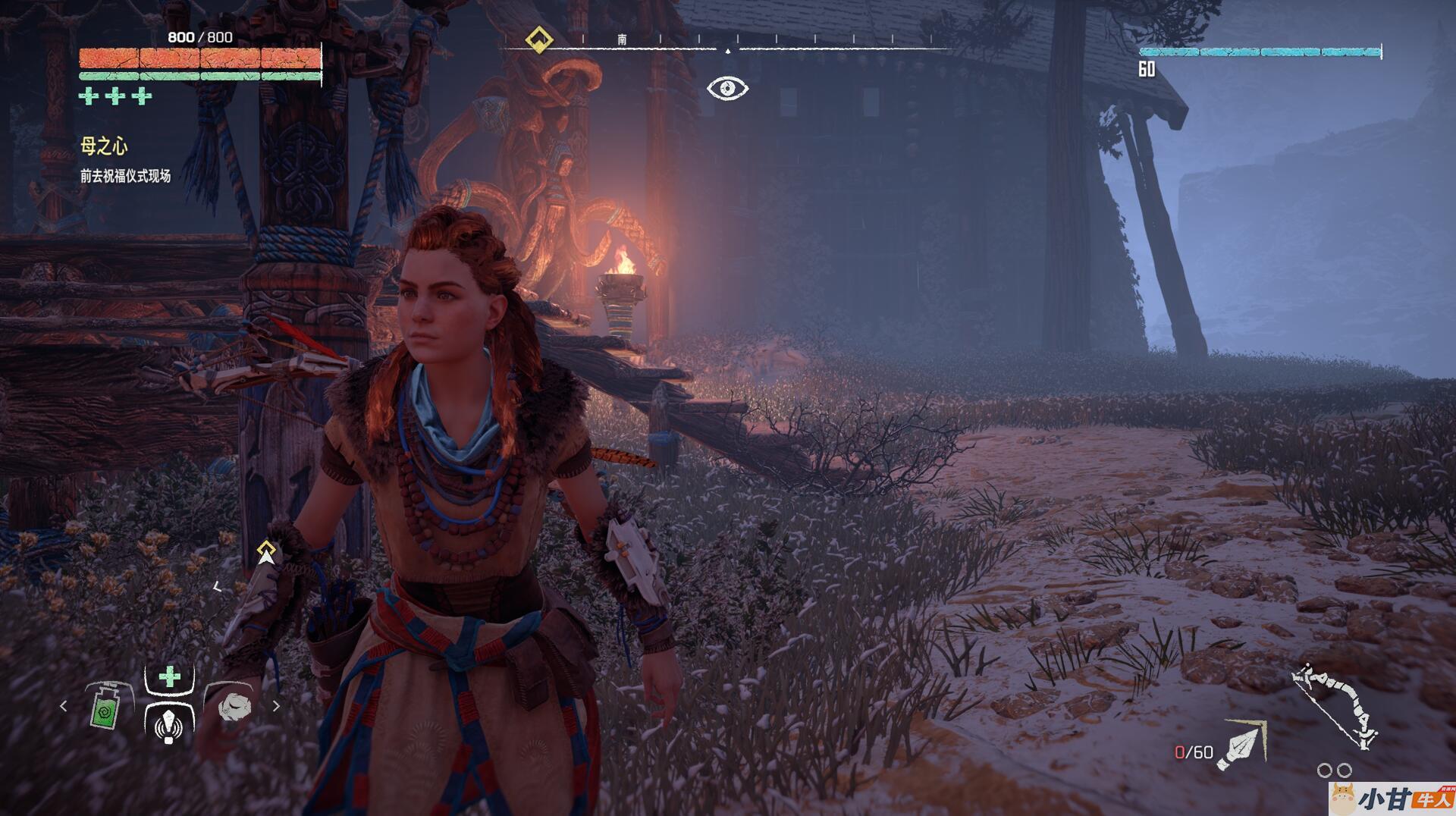This screenshot has width=1456, height=816.
Task: Use the medicine pouch plus icon
Action: tap(169, 676)
